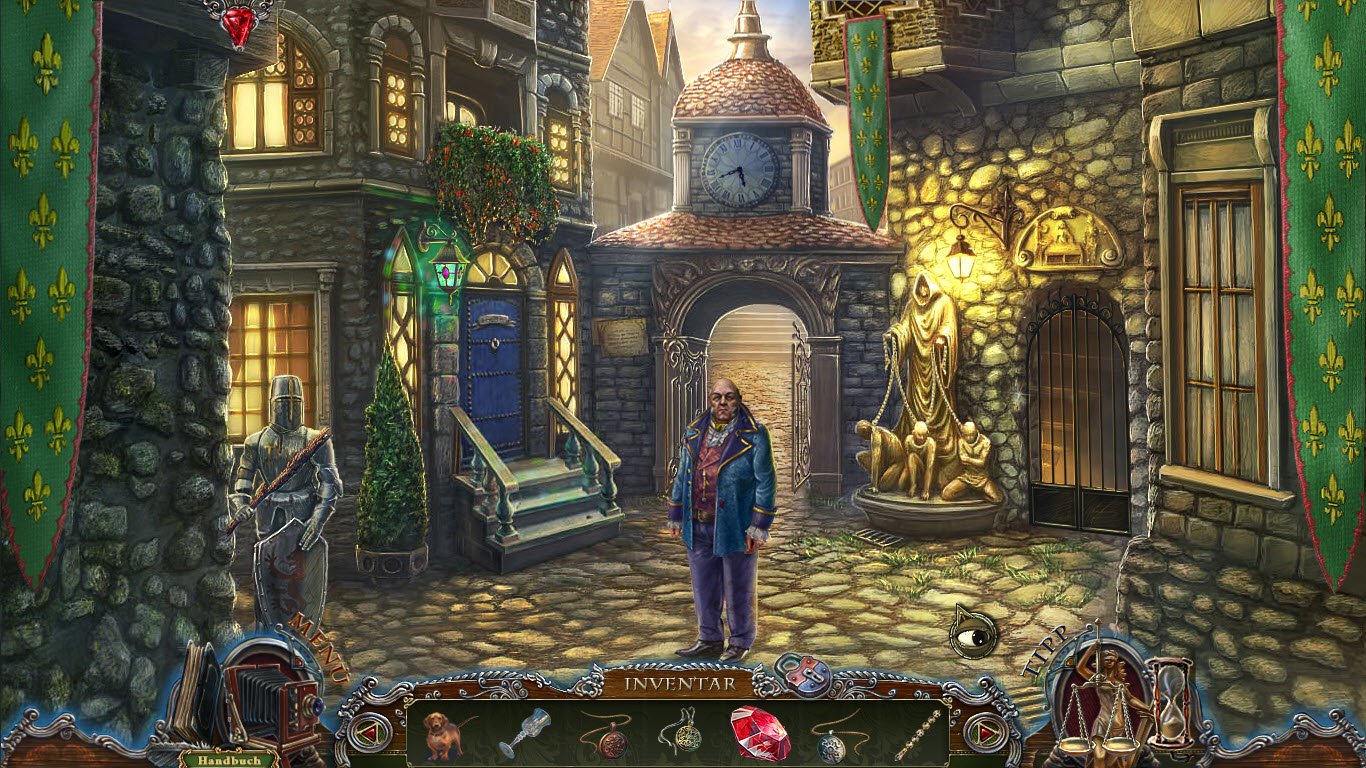Open the Handbuch journal
The width and height of the screenshot is (1366, 768).
click(x=216, y=760)
